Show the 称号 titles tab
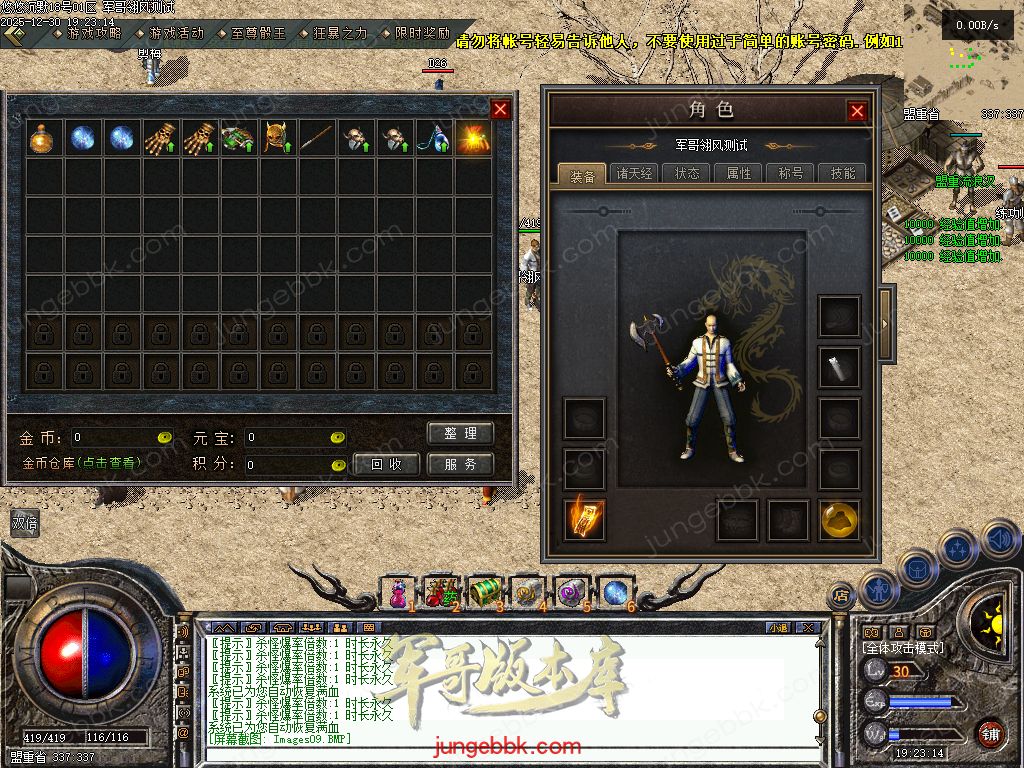 pos(791,173)
